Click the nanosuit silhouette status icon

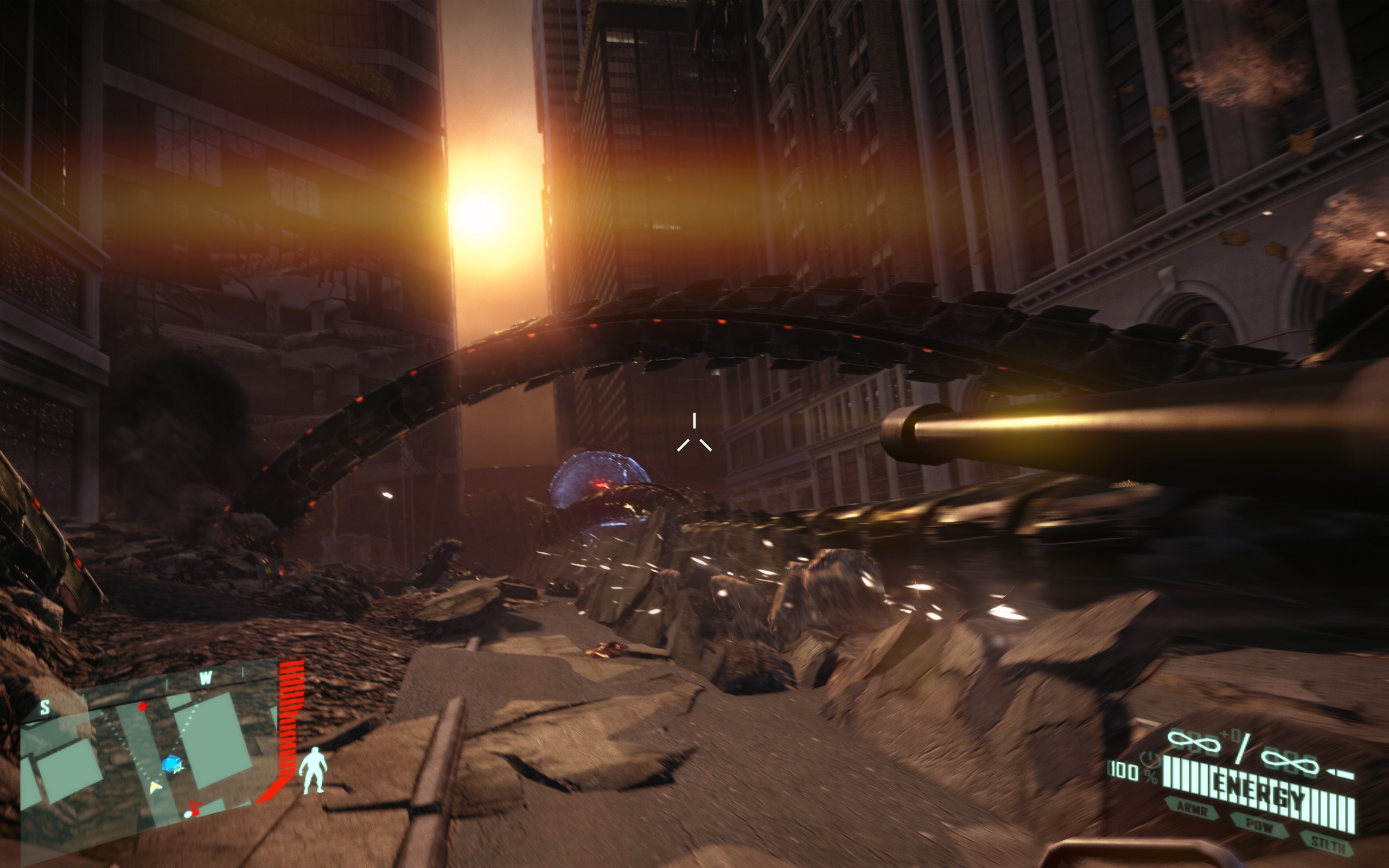314,770
